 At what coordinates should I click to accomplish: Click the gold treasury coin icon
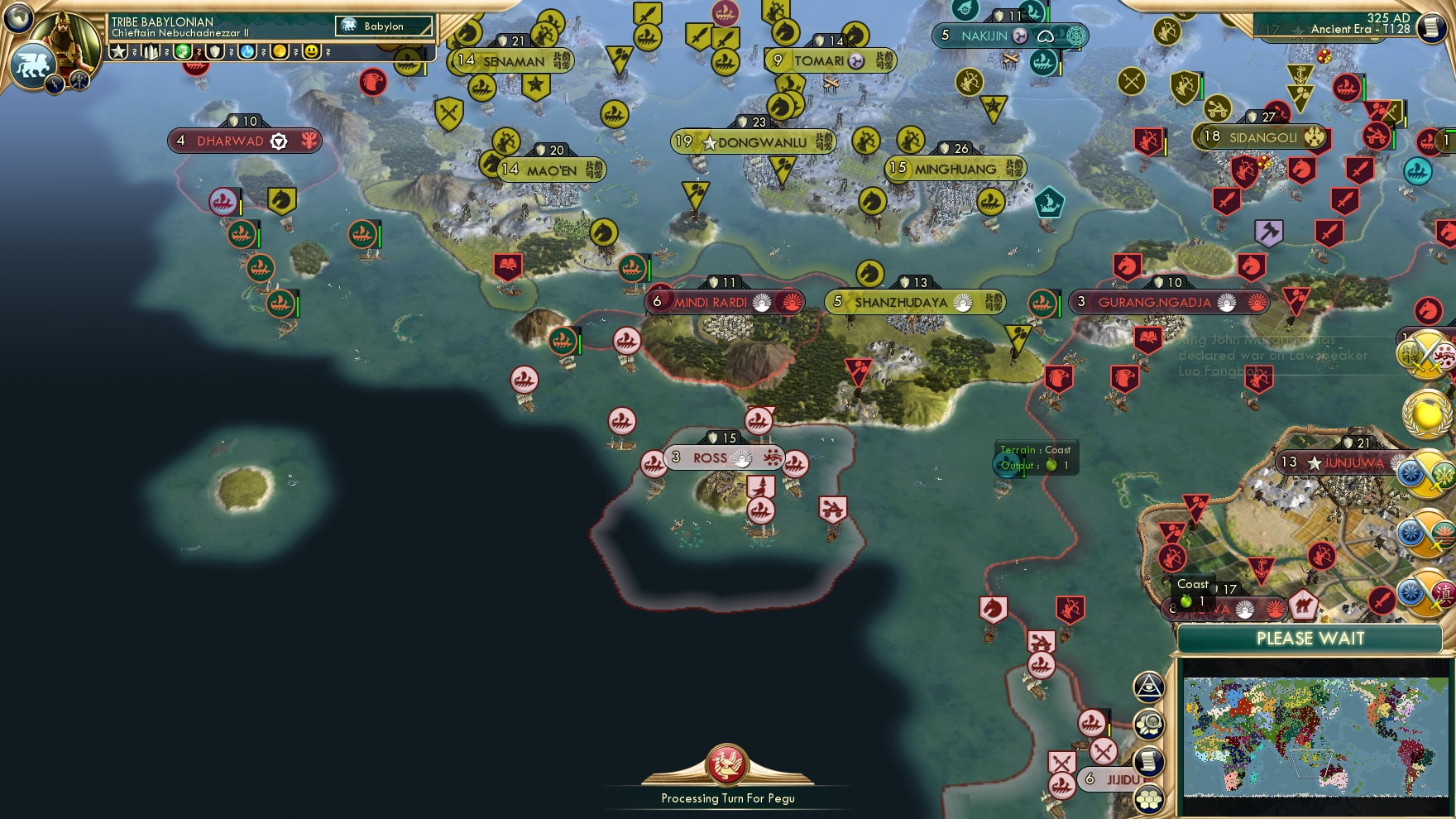(280, 52)
